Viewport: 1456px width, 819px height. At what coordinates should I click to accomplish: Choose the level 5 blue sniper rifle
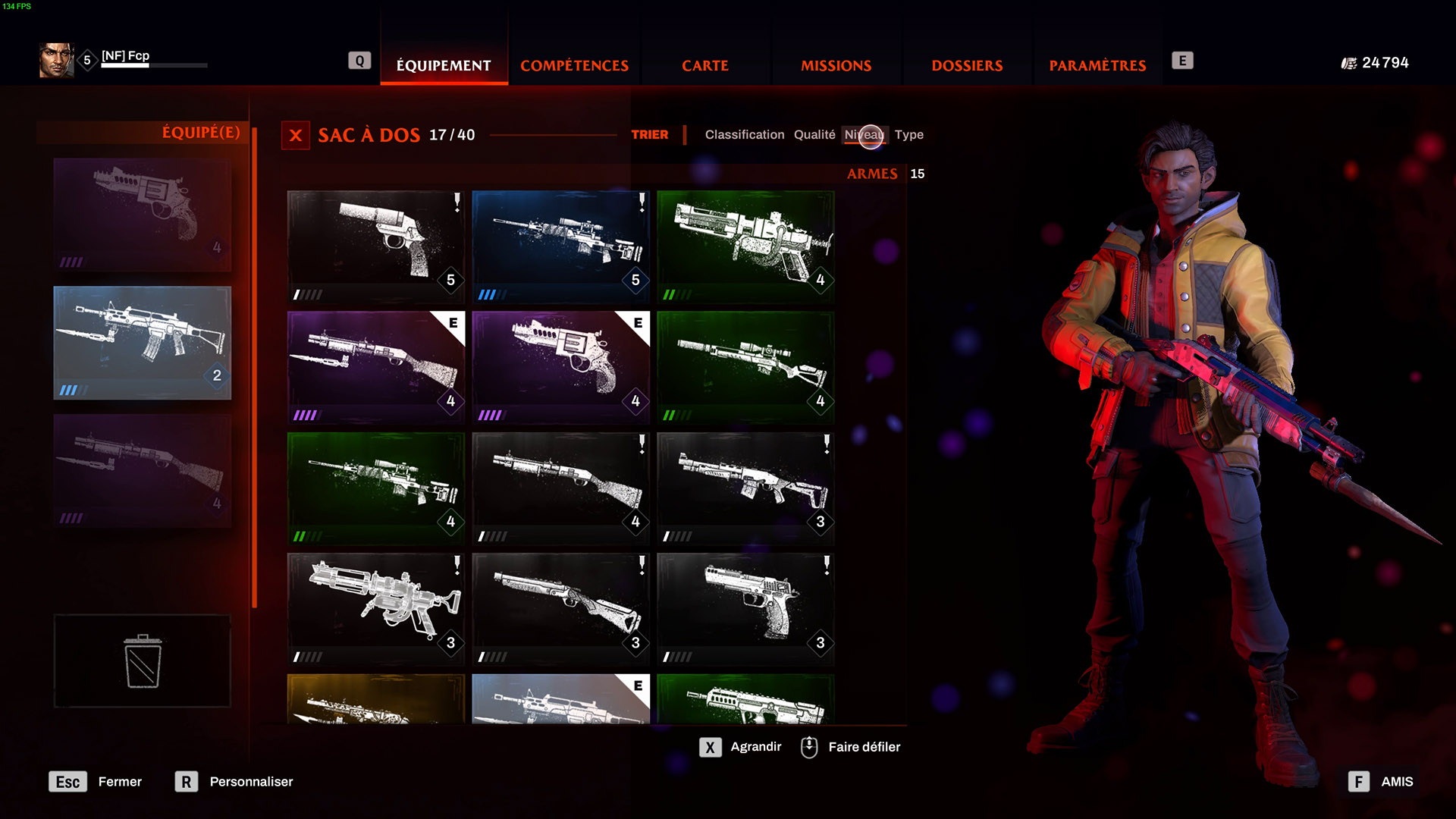pos(560,246)
